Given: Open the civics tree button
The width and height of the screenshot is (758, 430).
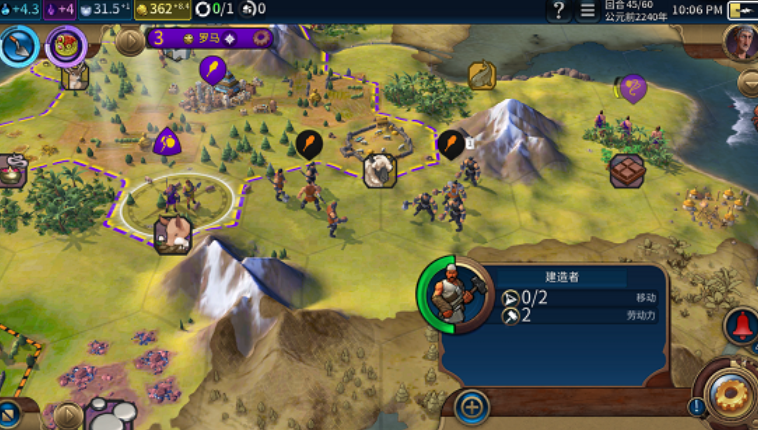Looking at the screenshot, I should click(x=66, y=46).
